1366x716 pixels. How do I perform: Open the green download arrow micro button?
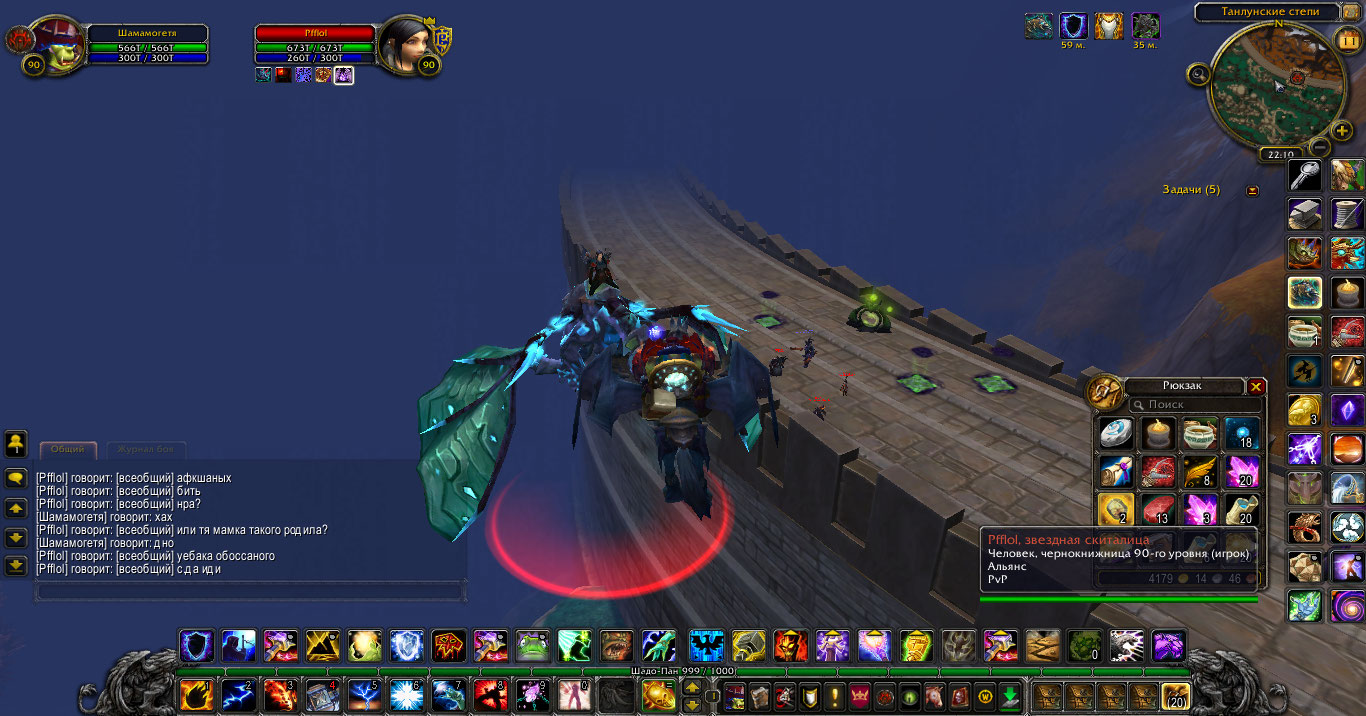point(1010,695)
